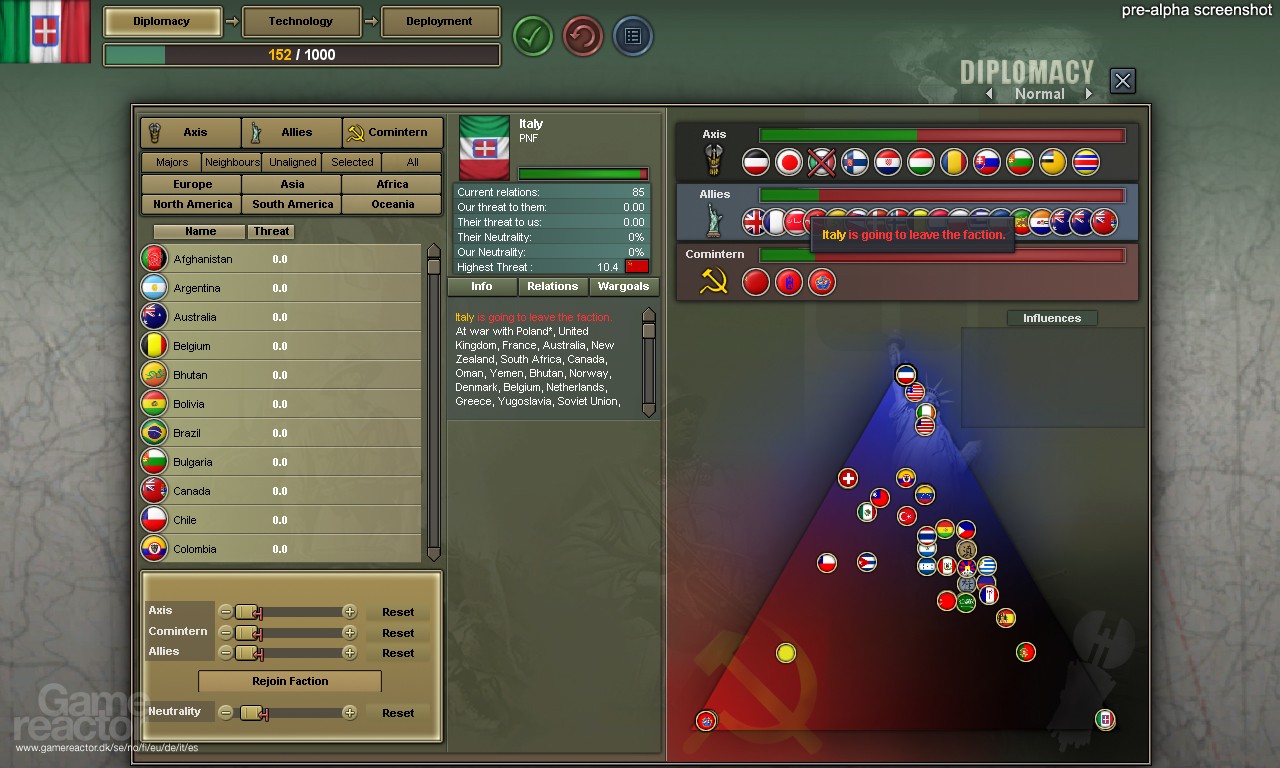Open the Wargoals tab
Image resolution: width=1280 pixels, height=768 pixels.
point(623,287)
